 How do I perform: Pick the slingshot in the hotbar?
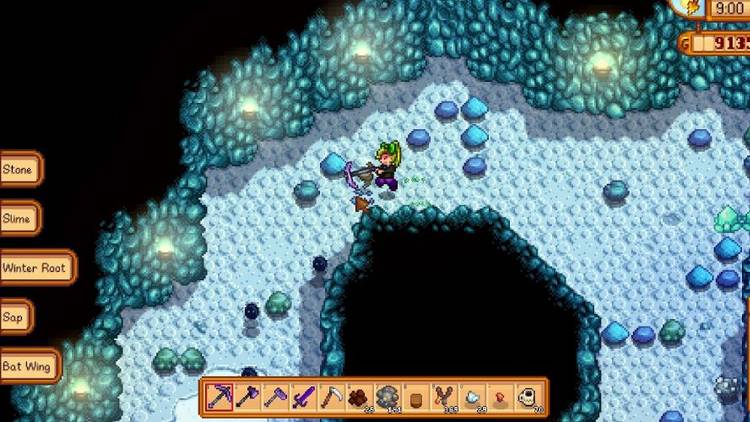coord(444,397)
